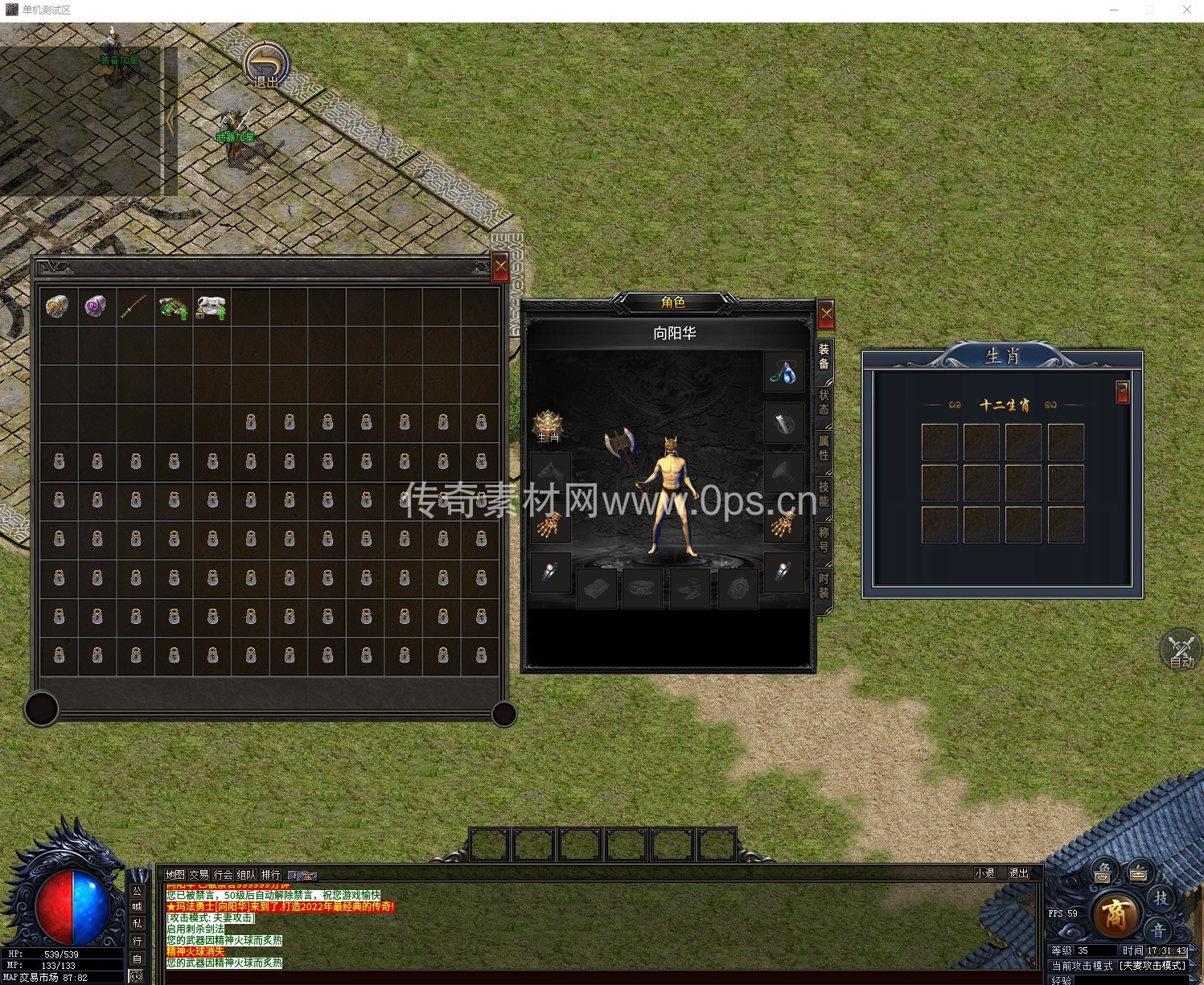
Task: Close the 角色 character panel
Action: [826, 314]
